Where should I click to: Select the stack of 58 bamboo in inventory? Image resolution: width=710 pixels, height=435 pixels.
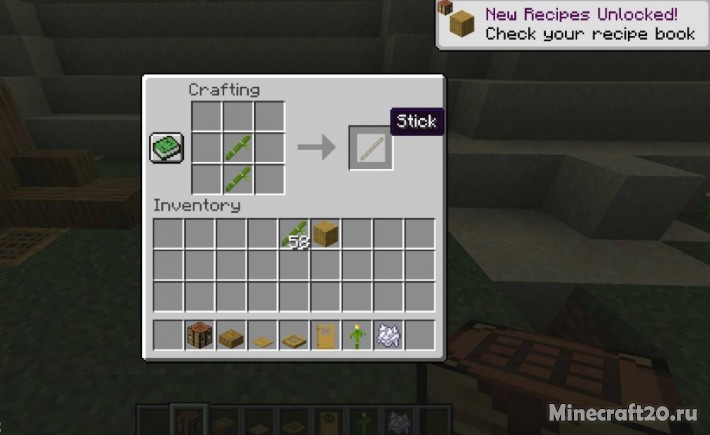tap(294, 235)
